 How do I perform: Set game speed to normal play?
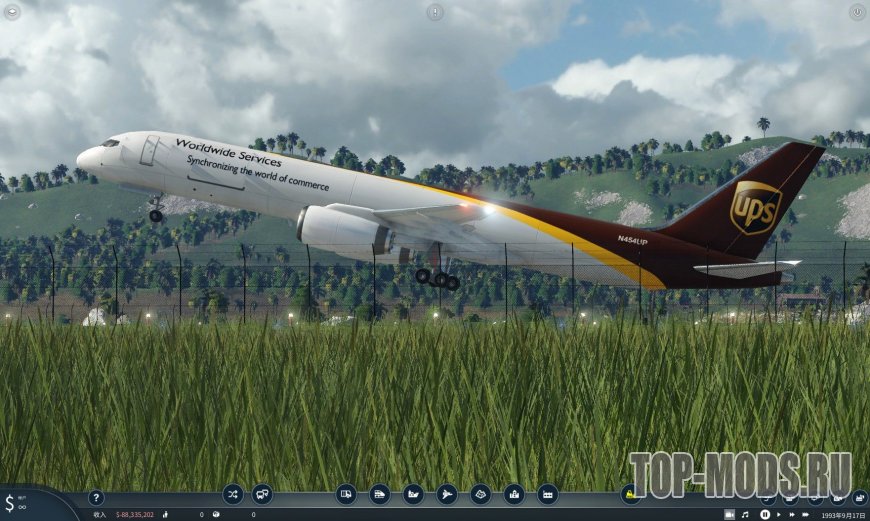780,514
